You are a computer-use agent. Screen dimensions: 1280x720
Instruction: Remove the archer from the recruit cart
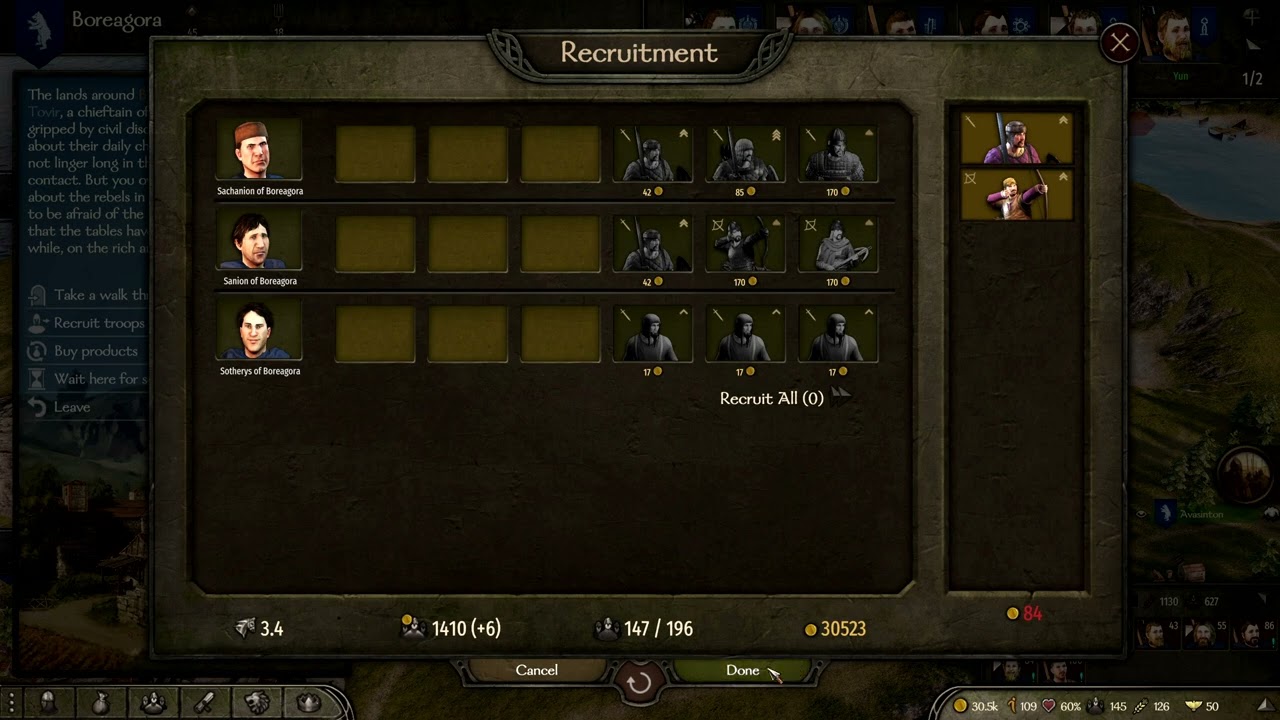(x=1016, y=194)
